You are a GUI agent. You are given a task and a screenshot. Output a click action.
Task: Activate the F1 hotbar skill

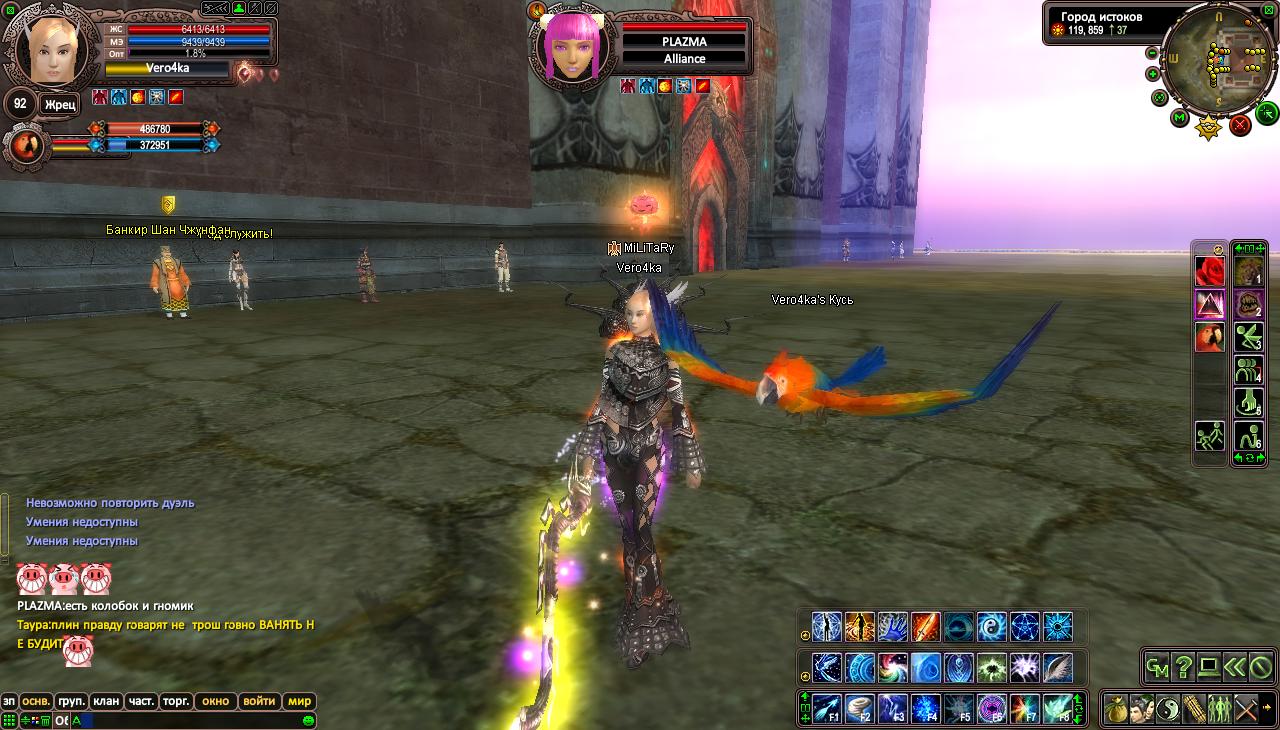[x=826, y=708]
